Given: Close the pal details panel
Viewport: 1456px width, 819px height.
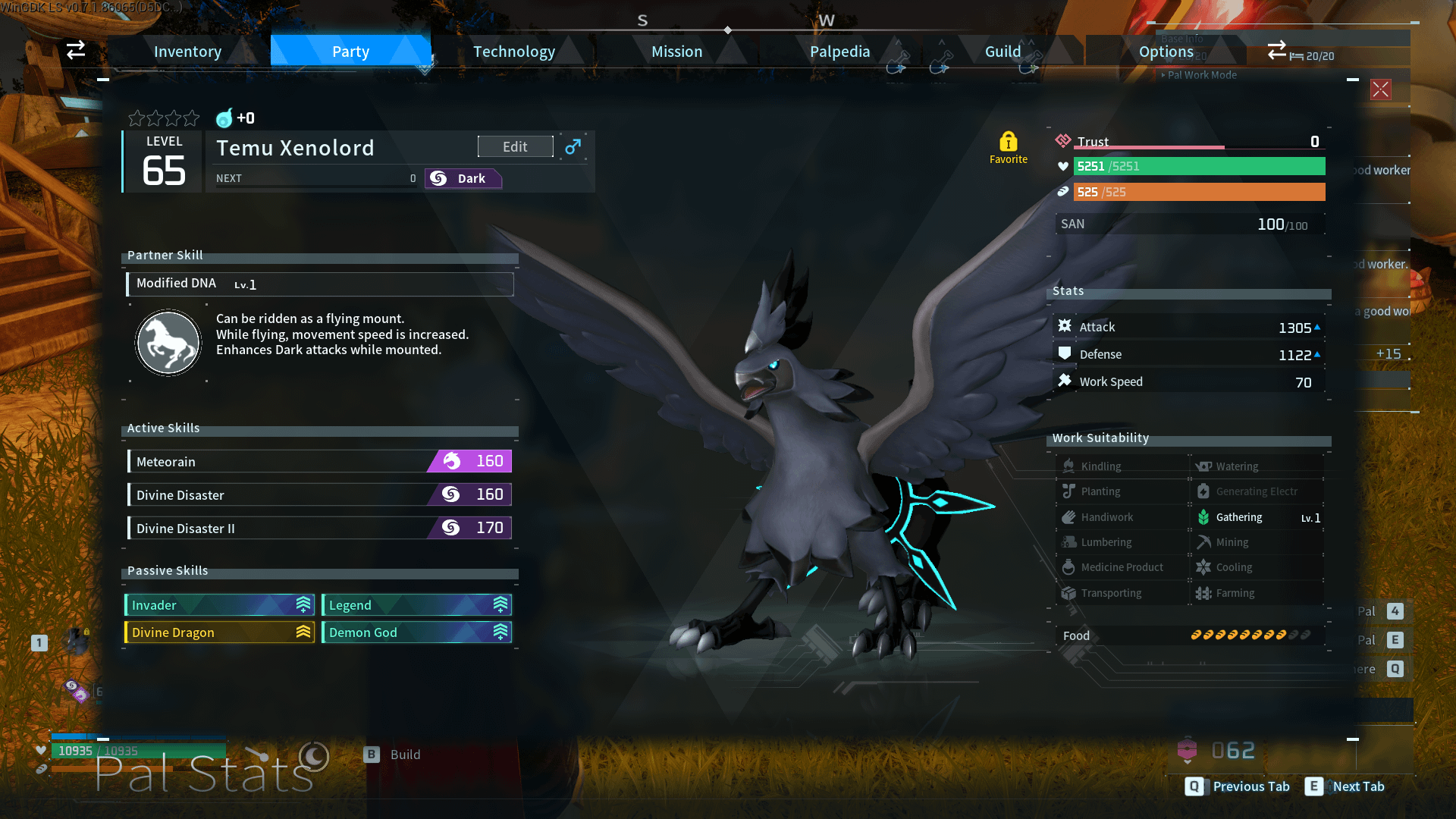Looking at the screenshot, I should click(x=1380, y=89).
